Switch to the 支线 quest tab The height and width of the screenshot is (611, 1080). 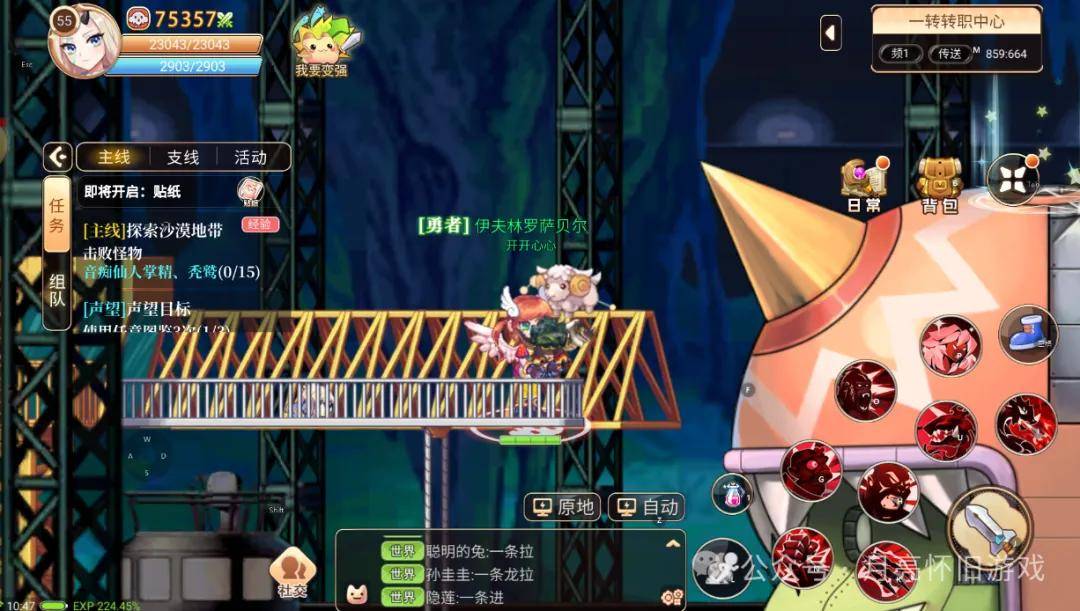[x=183, y=157]
